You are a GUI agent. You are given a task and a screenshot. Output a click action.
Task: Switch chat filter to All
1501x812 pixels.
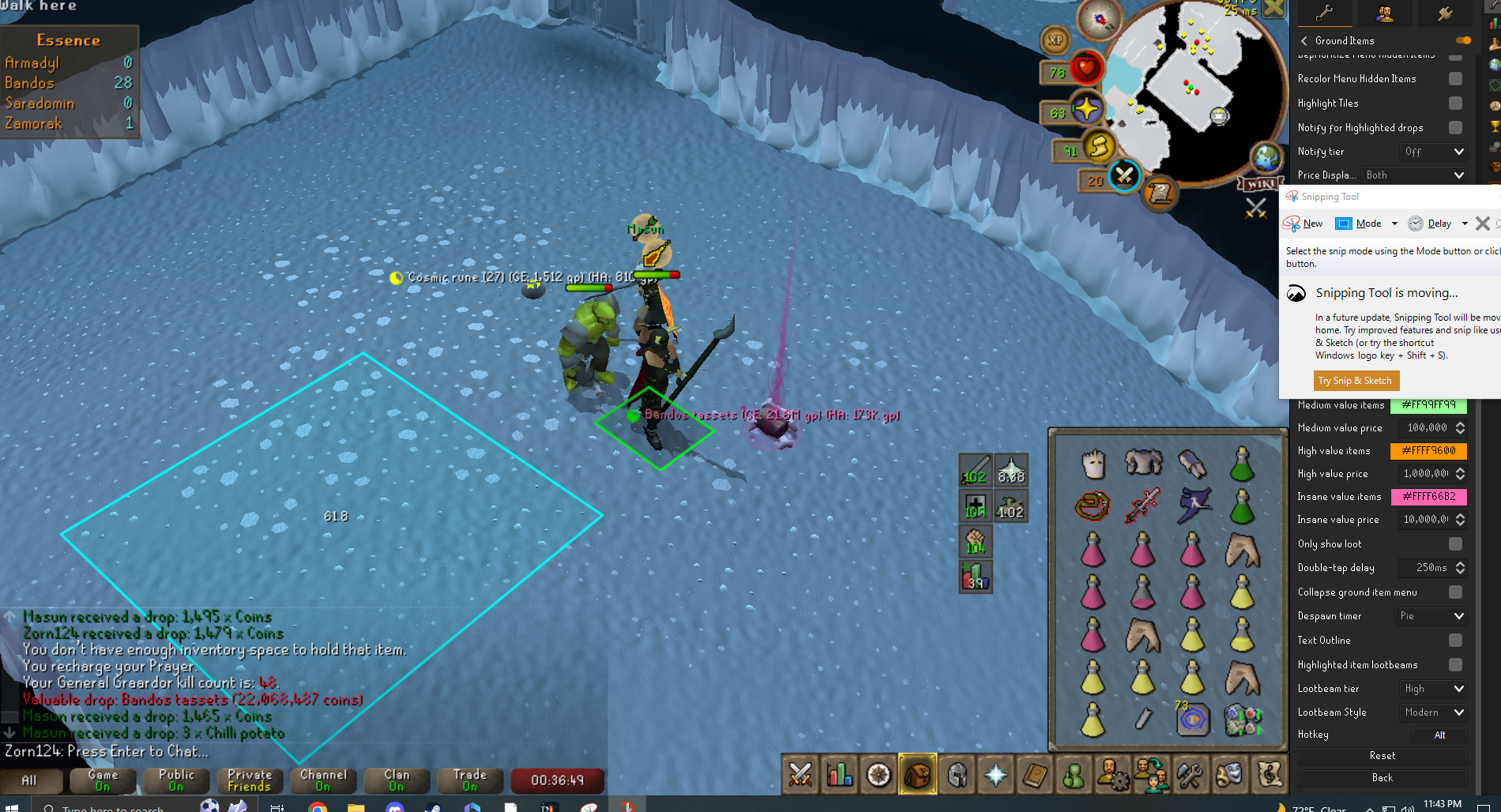pos(29,780)
